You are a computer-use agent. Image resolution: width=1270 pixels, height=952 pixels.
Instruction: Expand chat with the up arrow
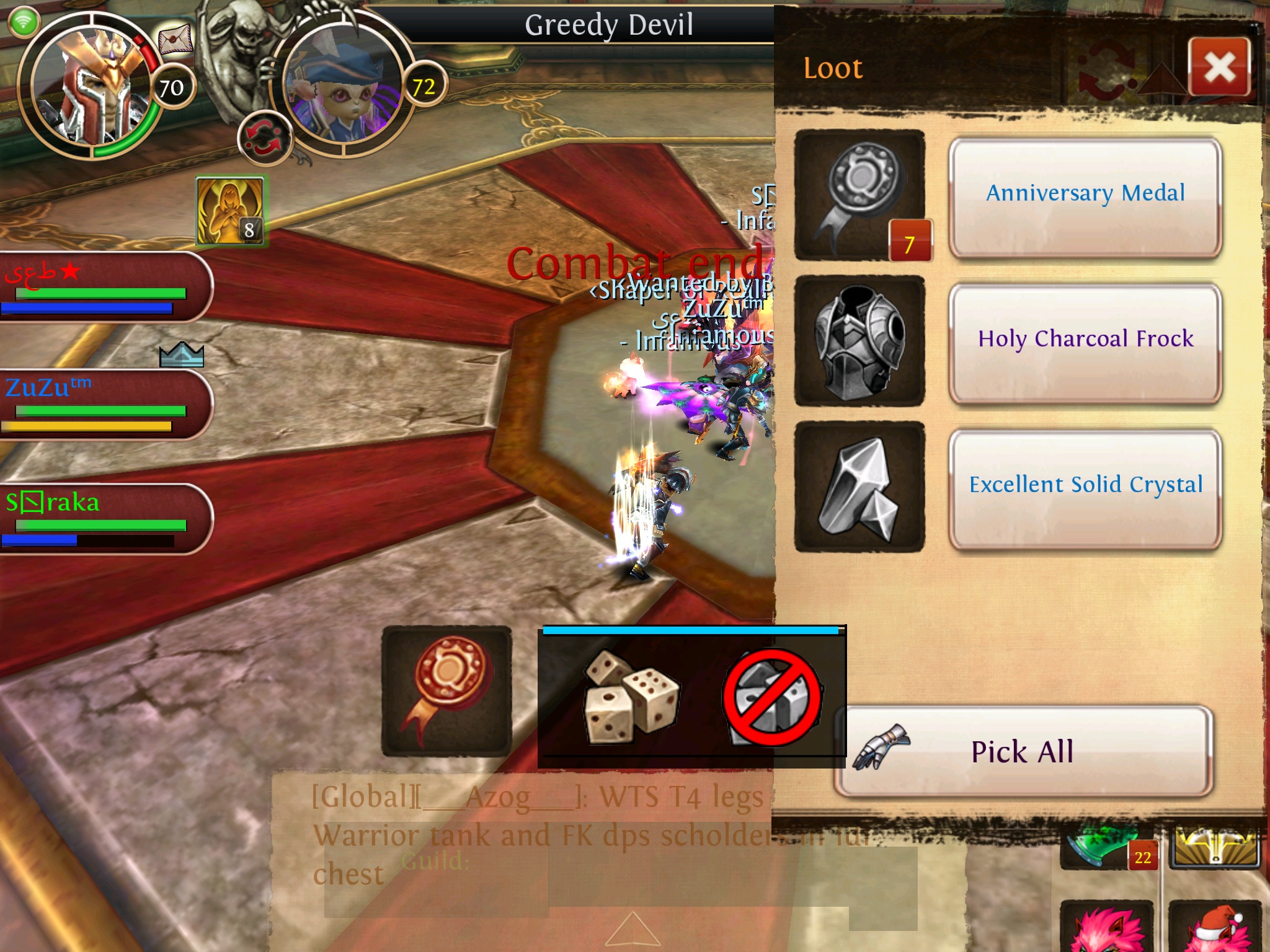coord(632,929)
